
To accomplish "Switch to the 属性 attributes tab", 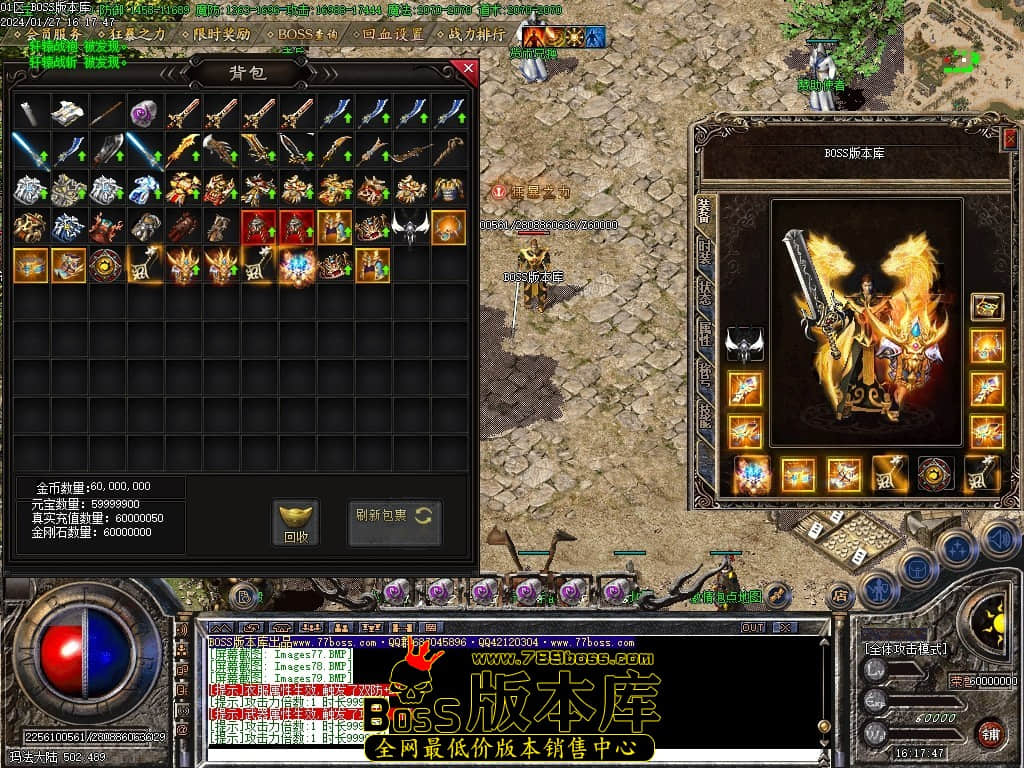I will [705, 333].
